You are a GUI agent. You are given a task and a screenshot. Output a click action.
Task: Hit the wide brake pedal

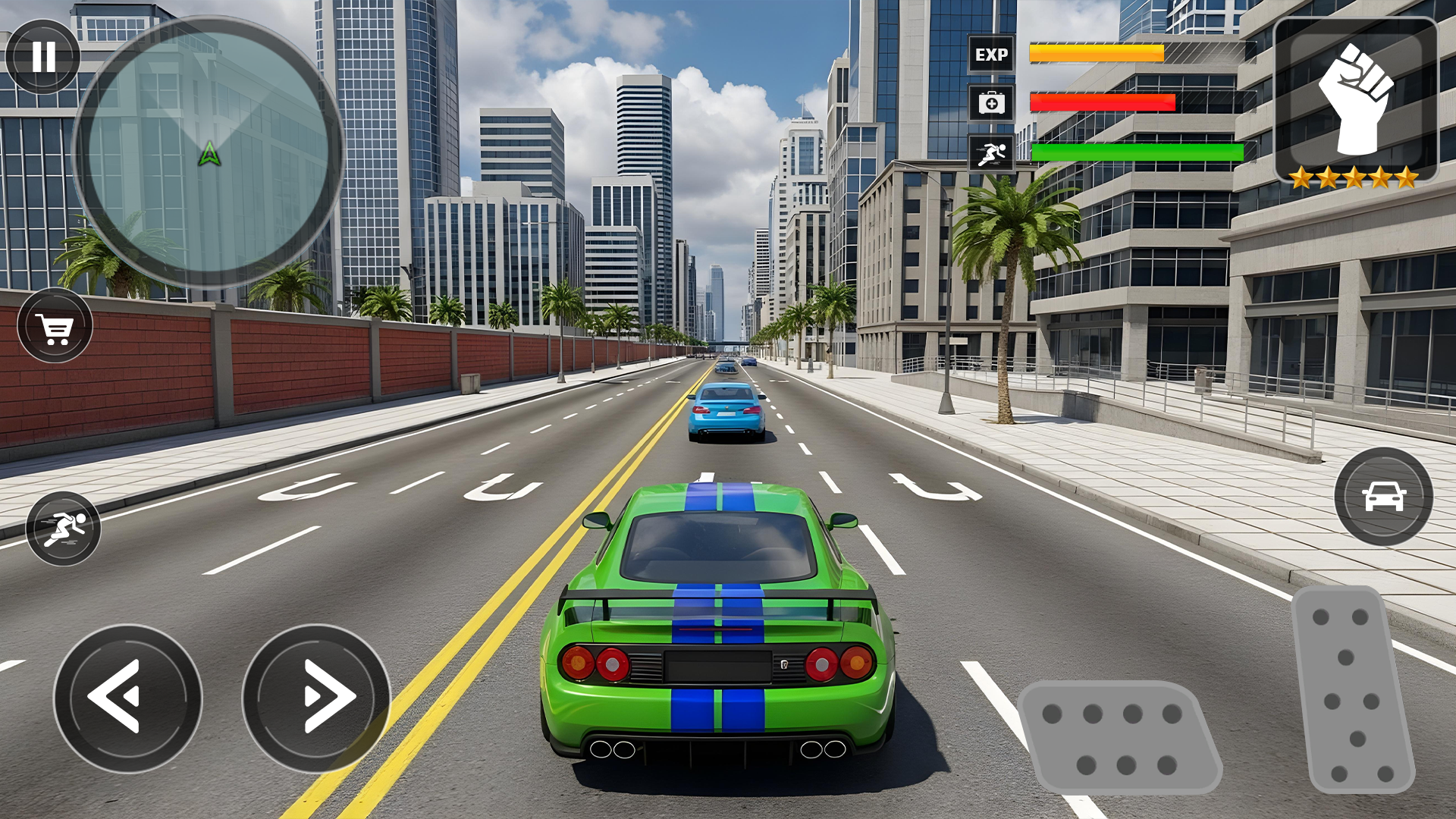pyautogui.click(x=1119, y=737)
